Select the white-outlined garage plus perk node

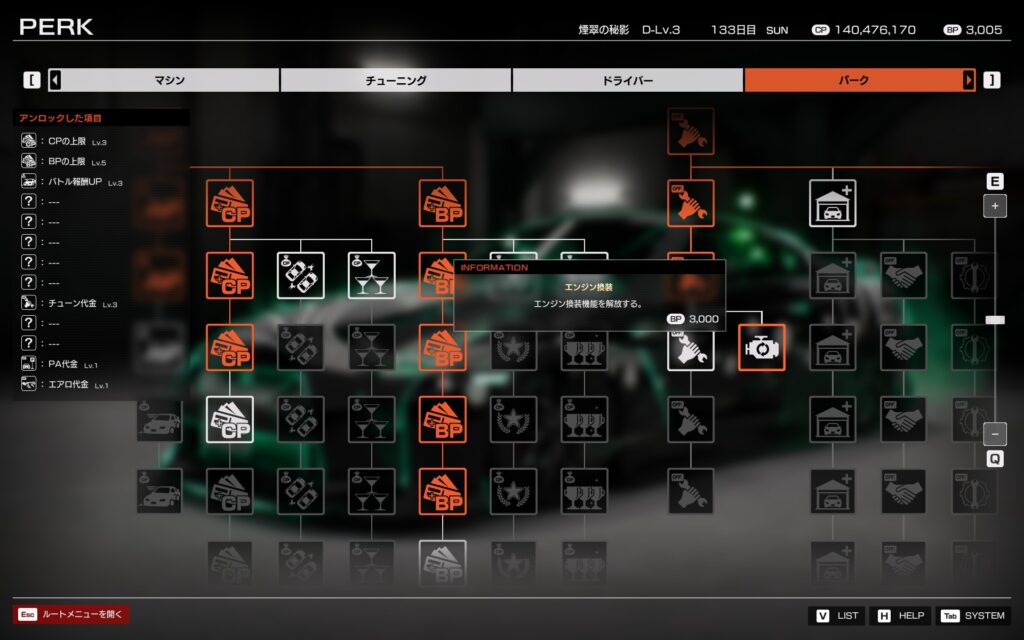coord(832,203)
